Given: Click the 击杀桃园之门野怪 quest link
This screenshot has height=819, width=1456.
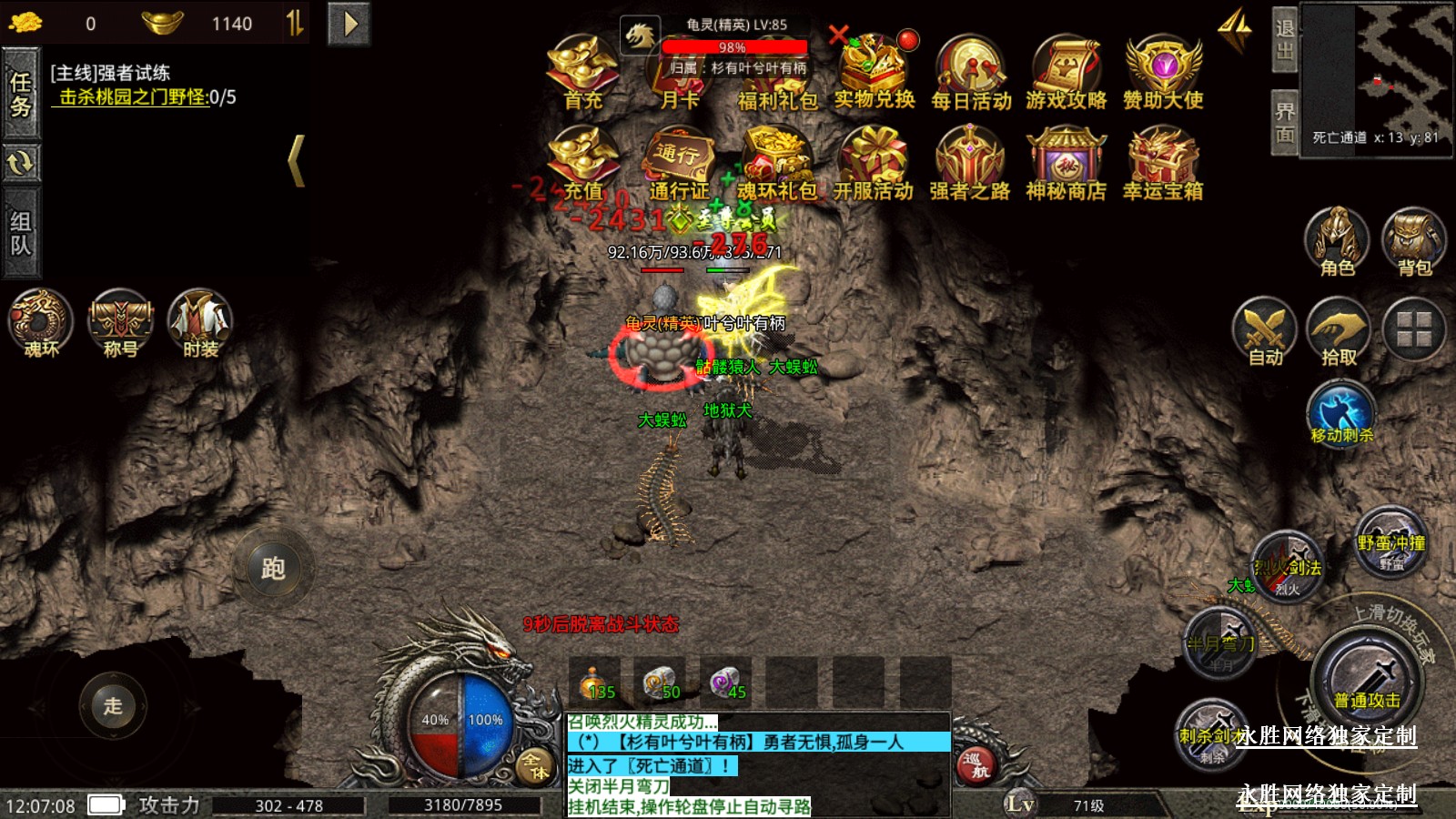Looking at the screenshot, I should click(x=134, y=97).
